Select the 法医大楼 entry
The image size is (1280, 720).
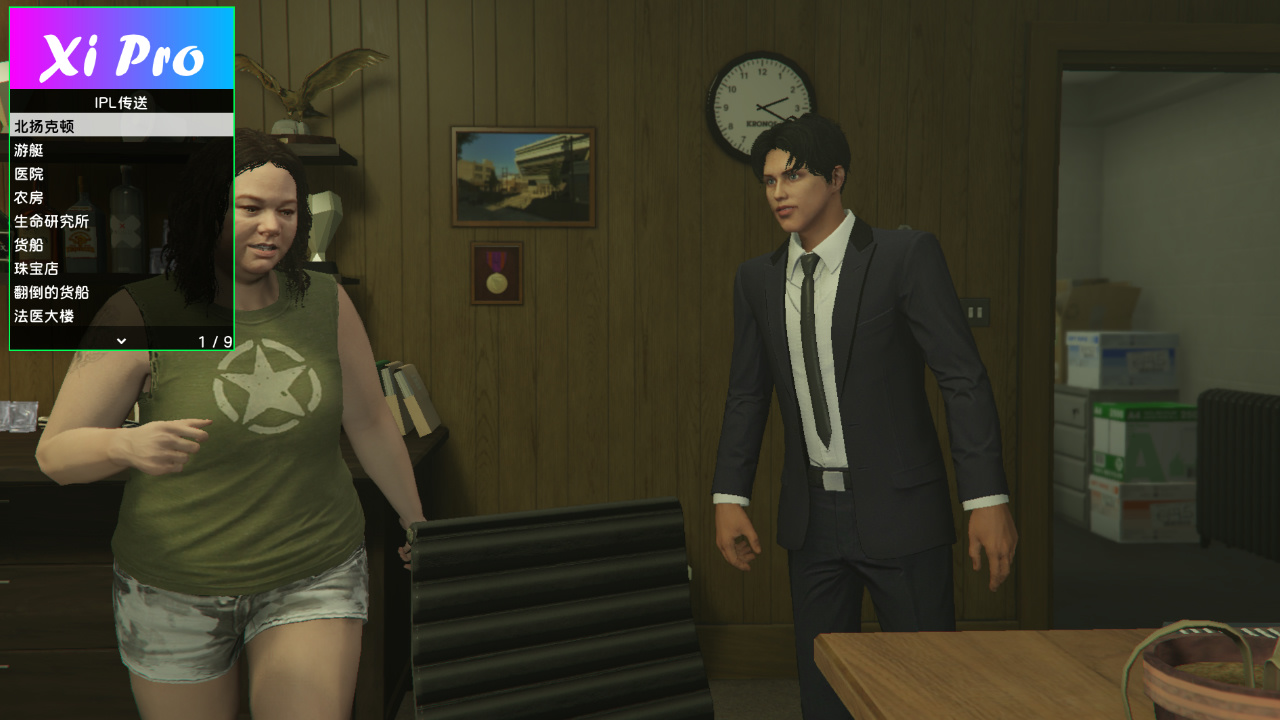(121, 316)
